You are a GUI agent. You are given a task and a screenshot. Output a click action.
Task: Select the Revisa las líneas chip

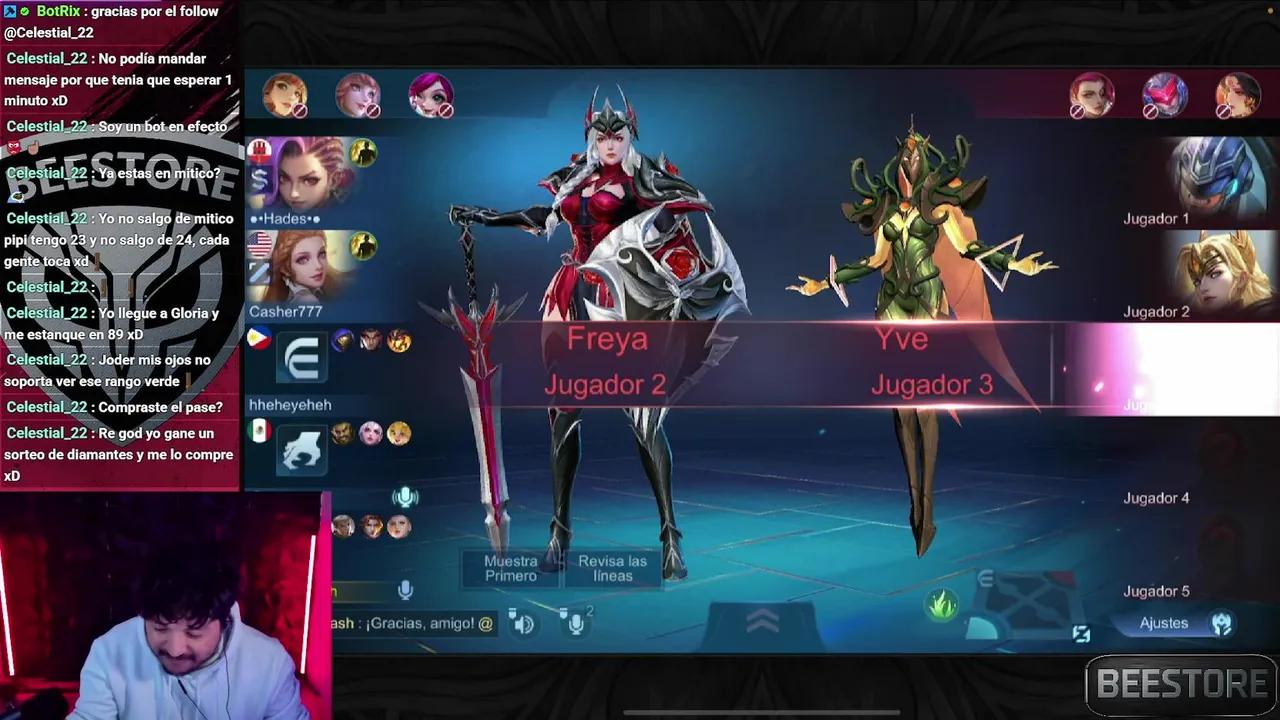612,569
